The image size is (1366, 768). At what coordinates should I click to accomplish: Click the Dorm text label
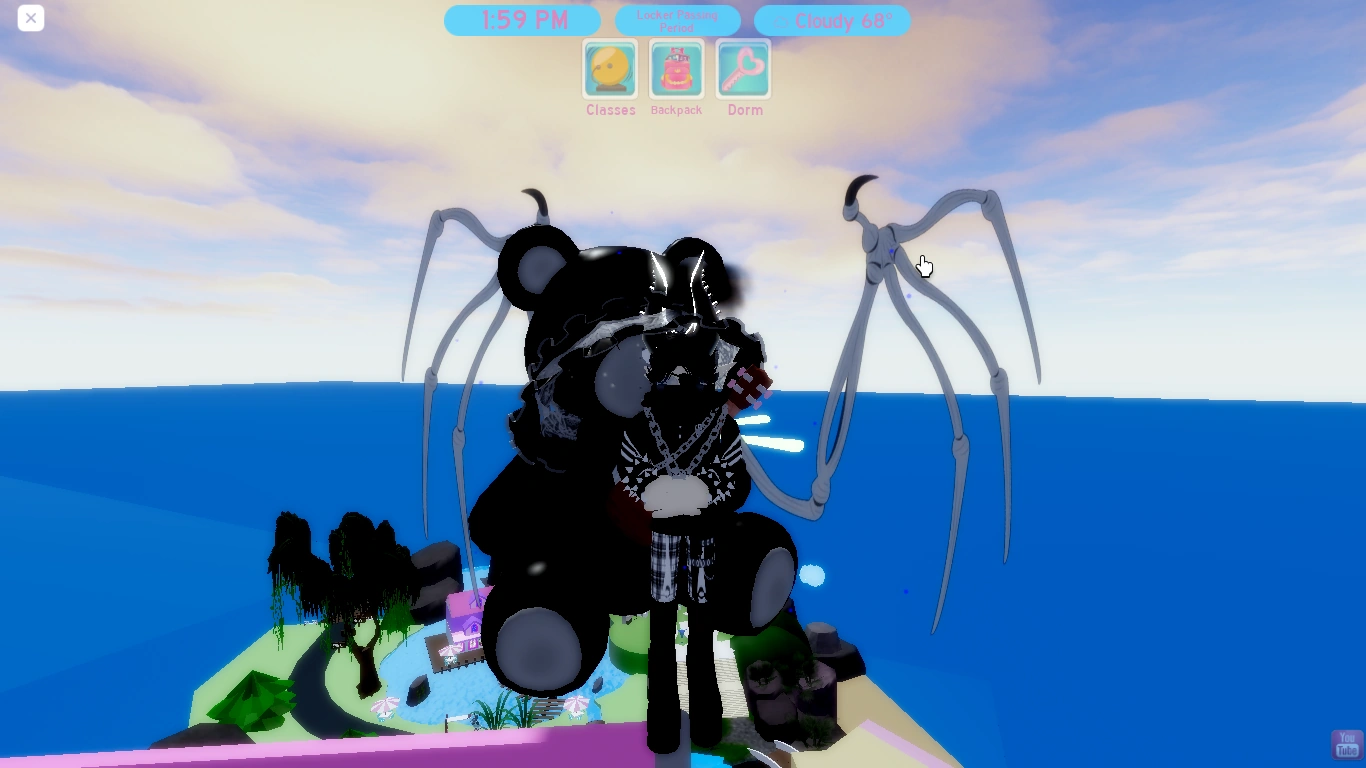[743, 110]
